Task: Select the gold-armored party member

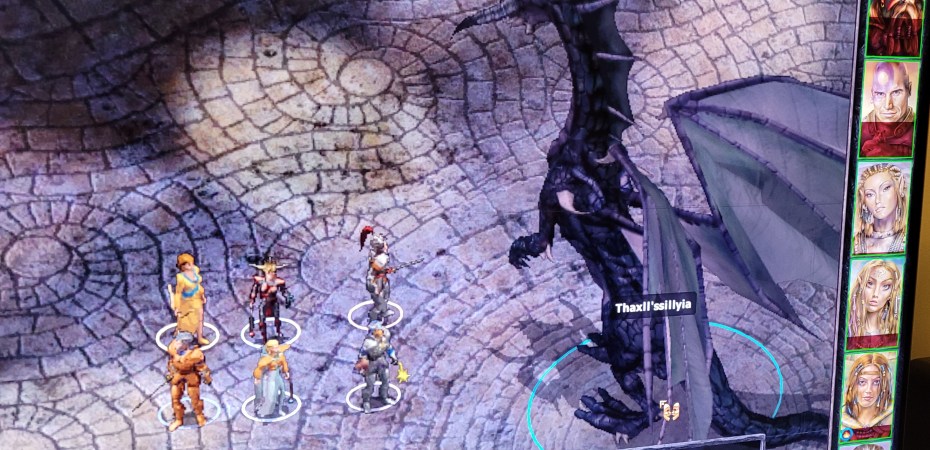Action: [x=185, y=381]
